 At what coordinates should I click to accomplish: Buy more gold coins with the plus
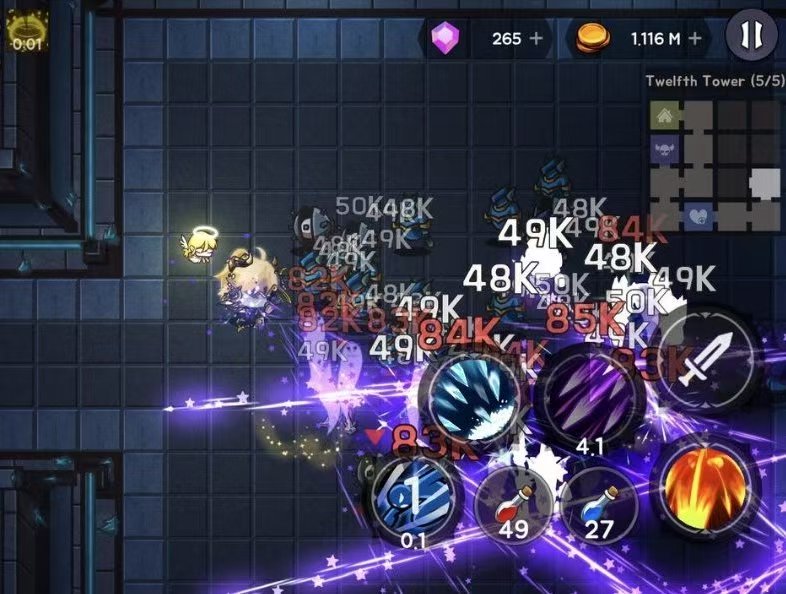(694, 38)
